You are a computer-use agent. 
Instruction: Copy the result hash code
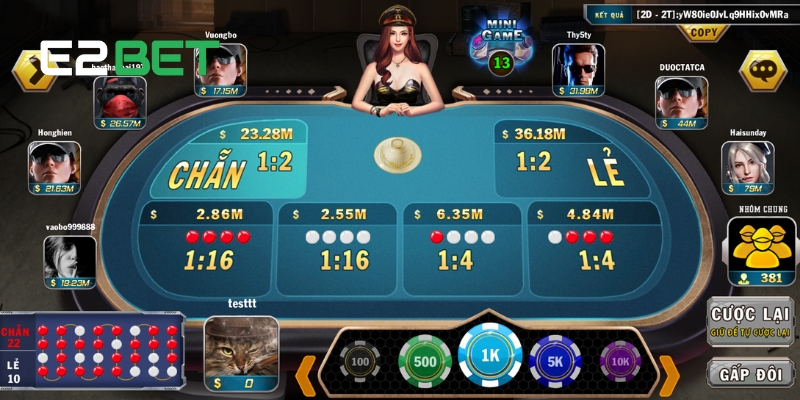pyautogui.click(x=703, y=32)
